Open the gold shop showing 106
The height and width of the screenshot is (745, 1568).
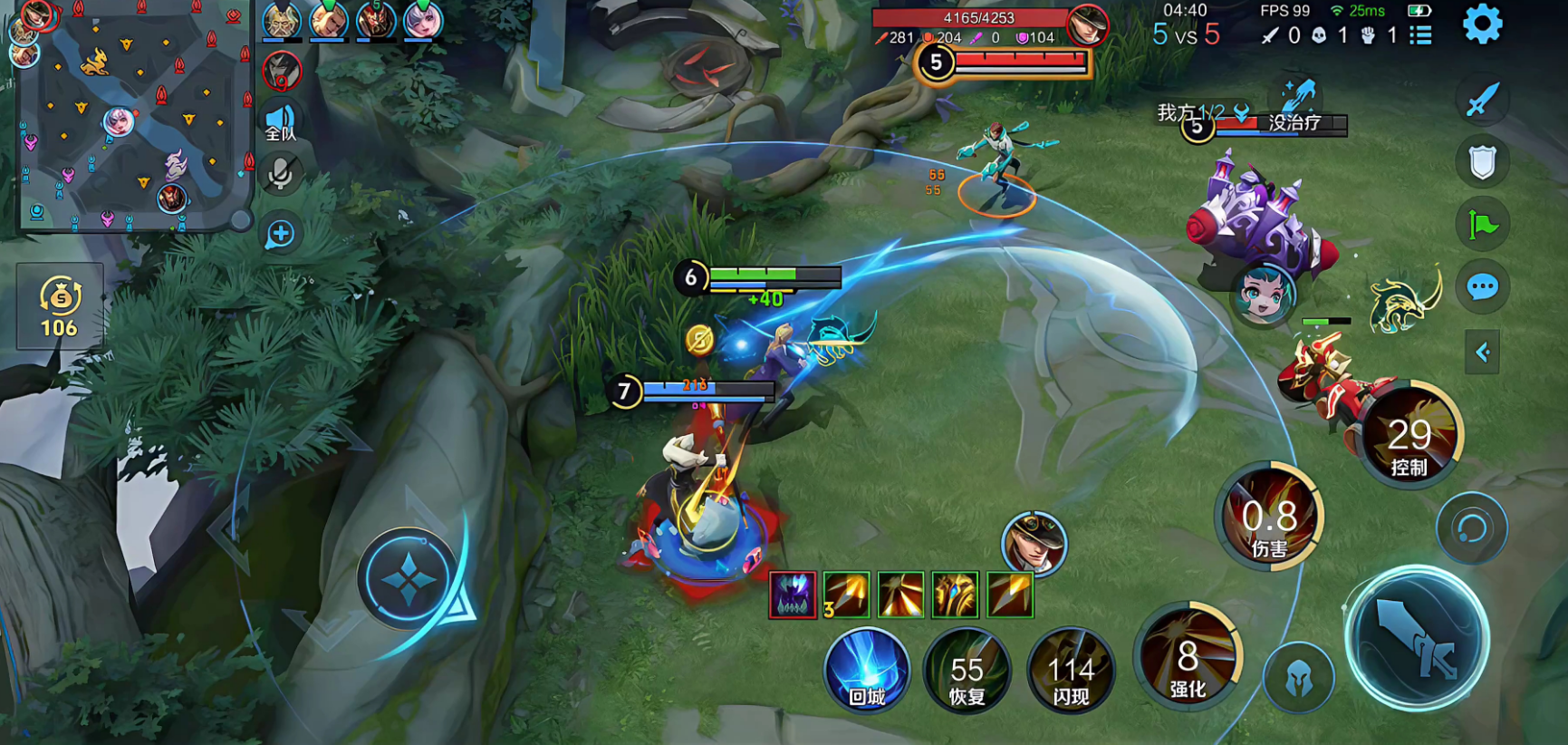(x=60, y=306)
